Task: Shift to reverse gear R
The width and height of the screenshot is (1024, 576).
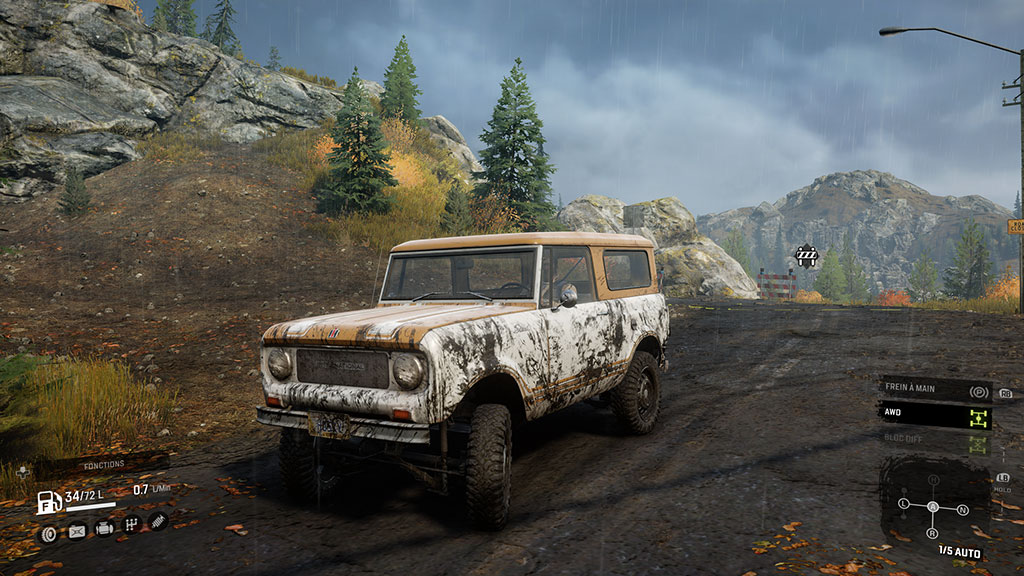Action: click(934, 534)
